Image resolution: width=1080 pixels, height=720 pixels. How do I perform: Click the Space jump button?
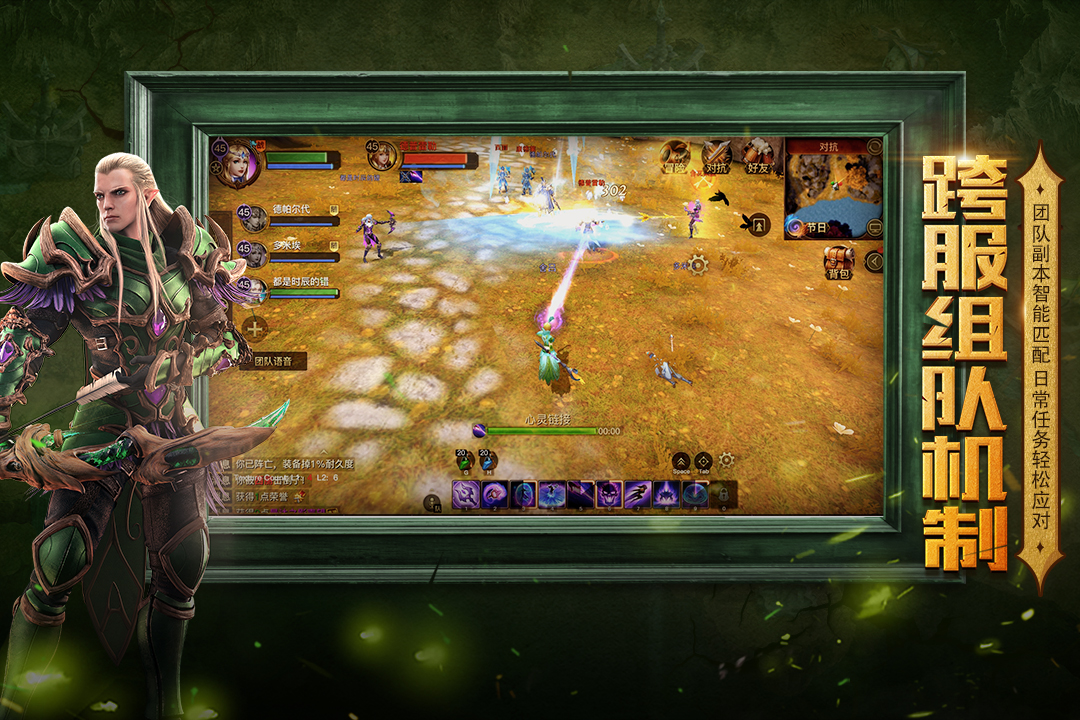click(x=681, y=462)
